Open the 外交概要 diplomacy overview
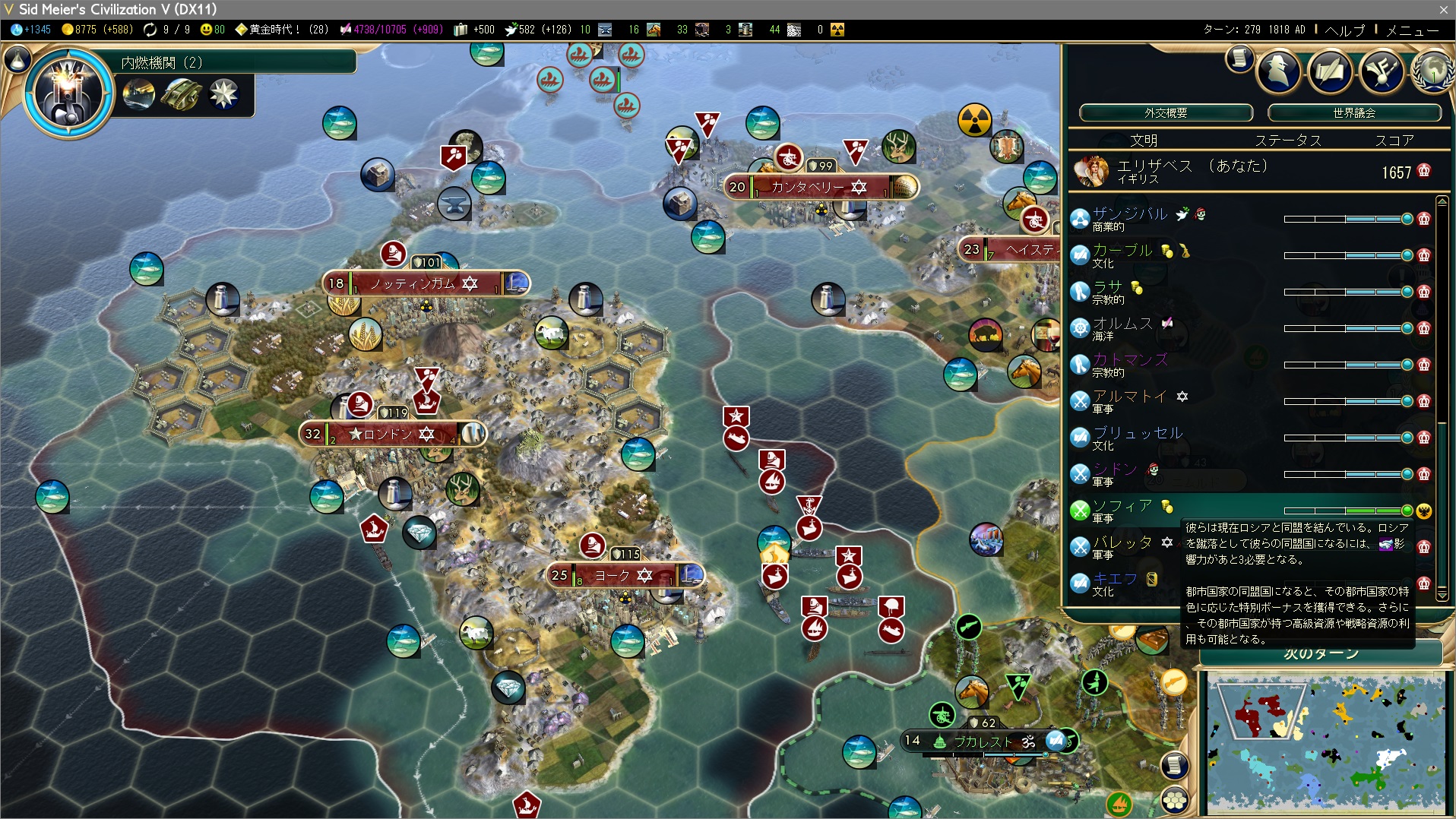The height and width of the screenshot is (819, 1456). coord(1165,113)
